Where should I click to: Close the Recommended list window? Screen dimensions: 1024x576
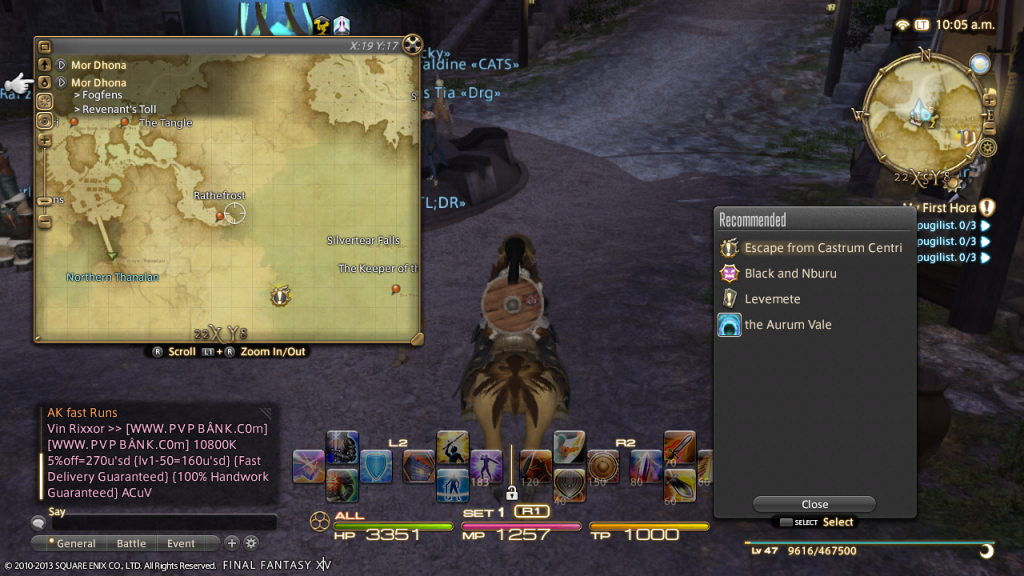click(x=814, y=504)
